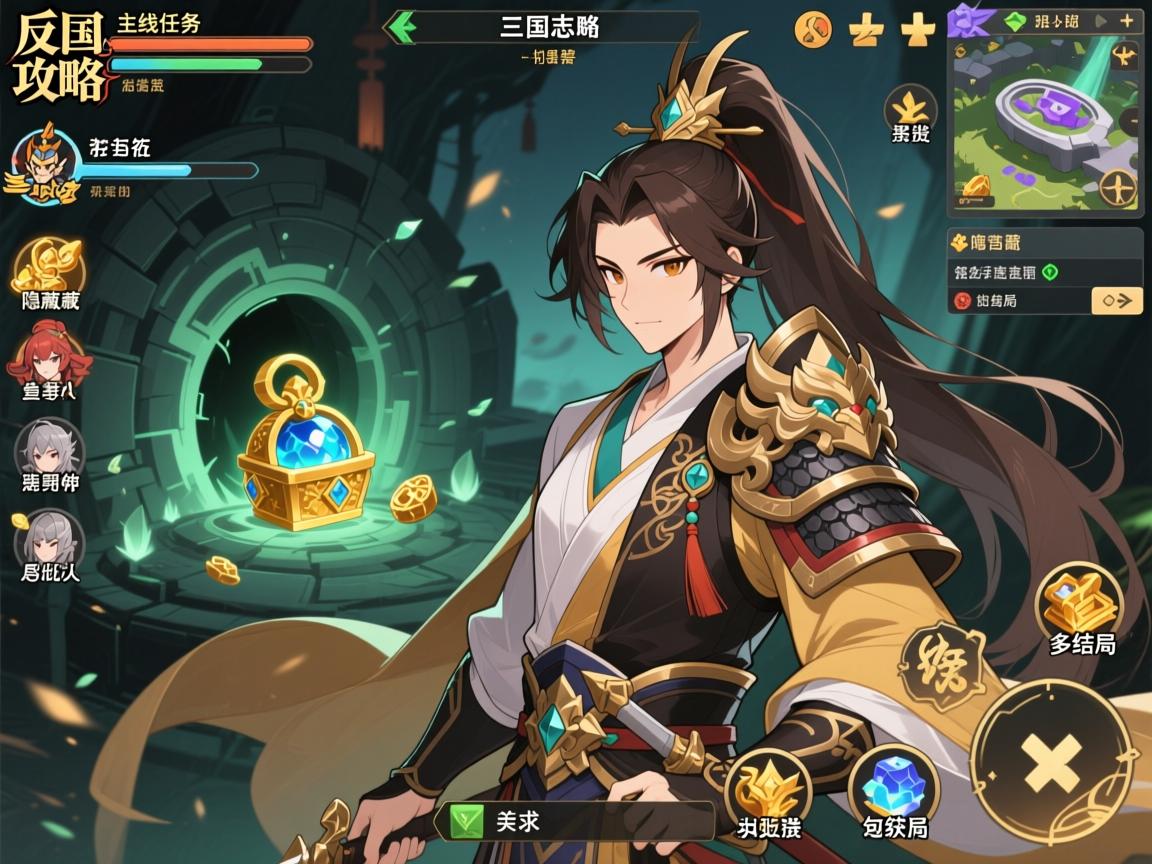Click the crosshair button on the minimap
This screenshot has height=864, width=1152.
point(1117,187)
